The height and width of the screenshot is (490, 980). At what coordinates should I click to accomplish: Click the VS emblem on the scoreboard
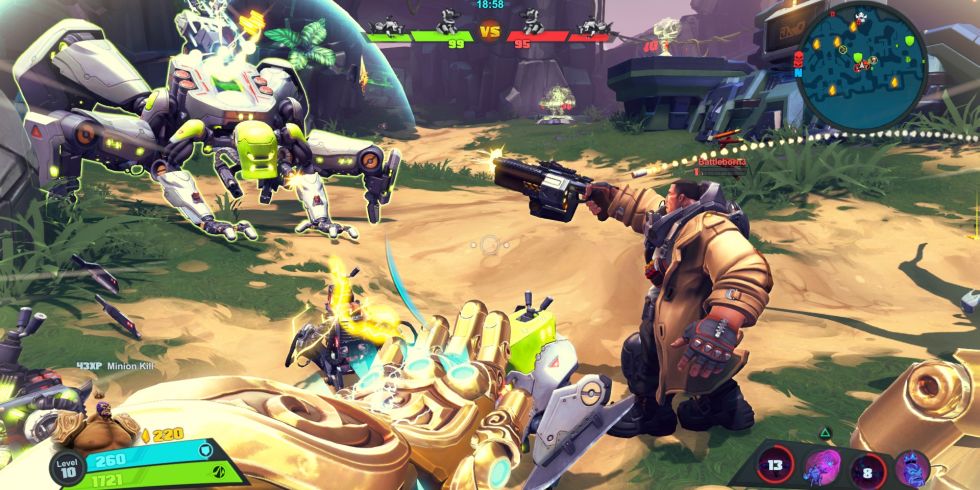coord(489,32)
